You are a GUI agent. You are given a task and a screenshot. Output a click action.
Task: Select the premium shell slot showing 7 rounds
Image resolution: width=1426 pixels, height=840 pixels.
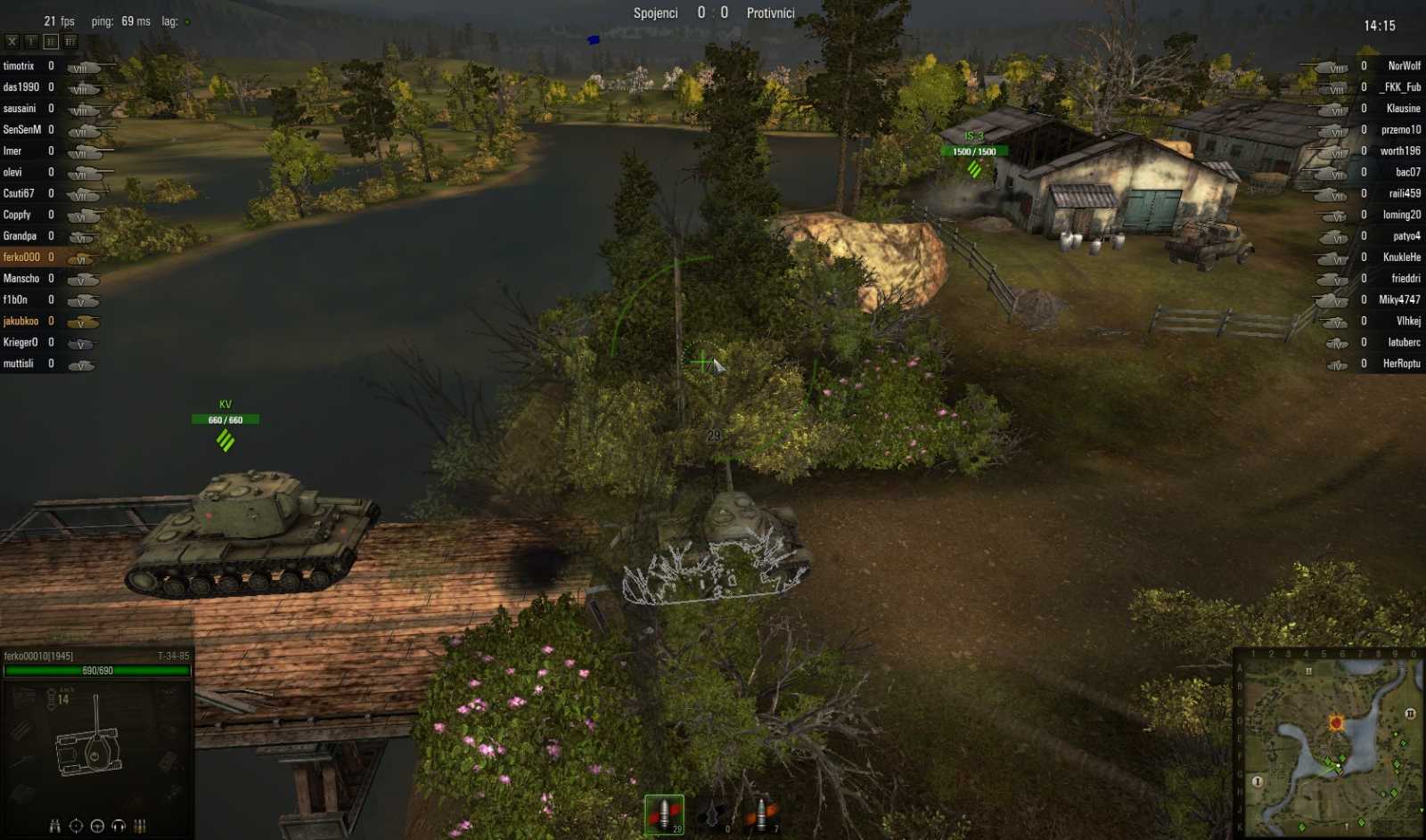tap(760, 812)
